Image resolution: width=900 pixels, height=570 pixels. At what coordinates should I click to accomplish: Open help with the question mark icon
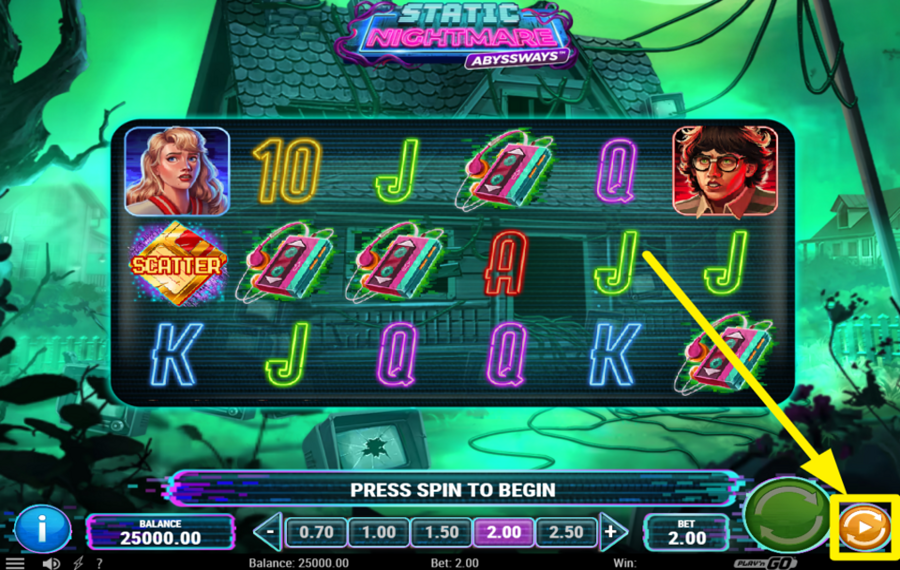(99, 563)
